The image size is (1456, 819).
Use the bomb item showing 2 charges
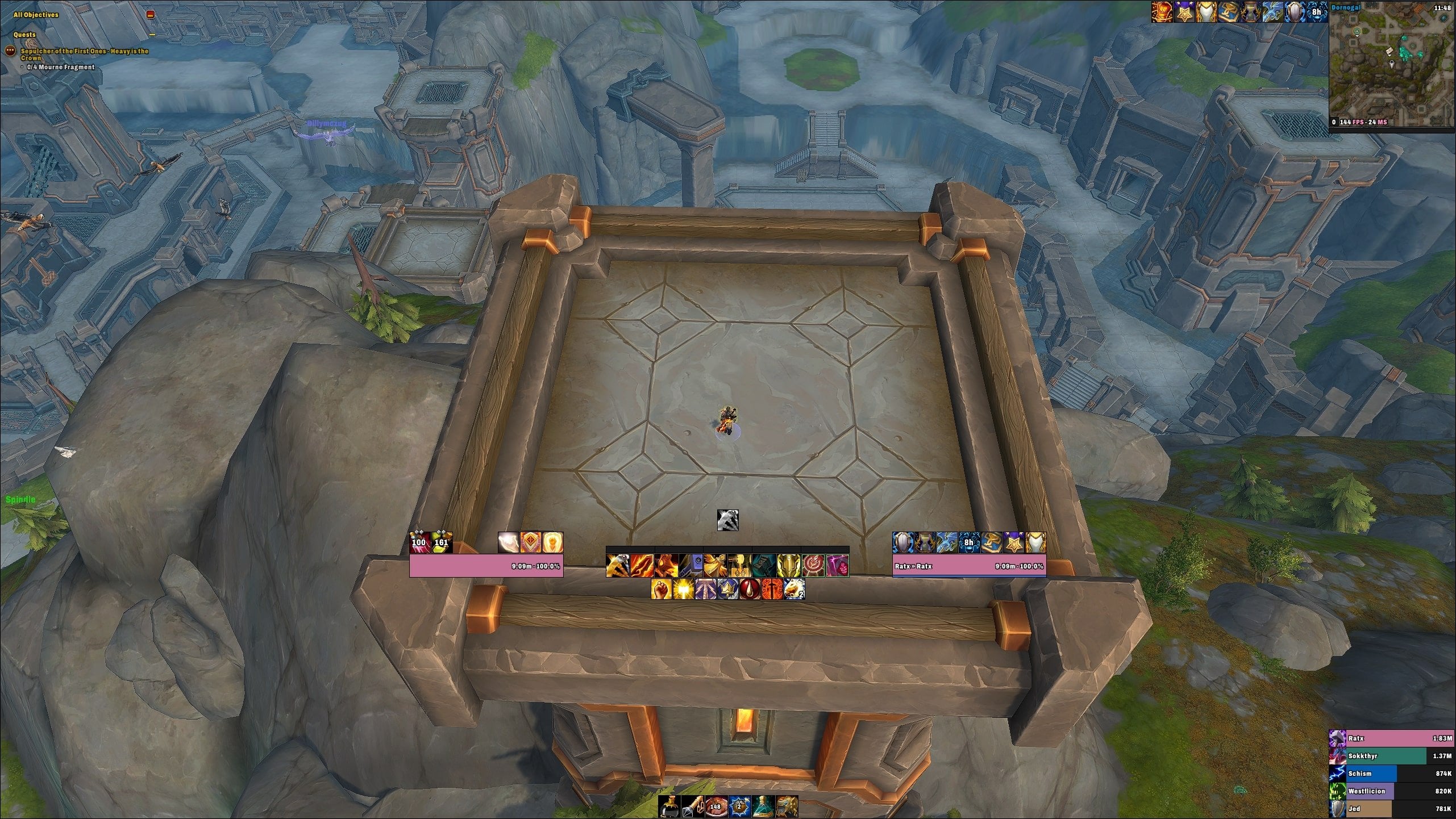739,807
